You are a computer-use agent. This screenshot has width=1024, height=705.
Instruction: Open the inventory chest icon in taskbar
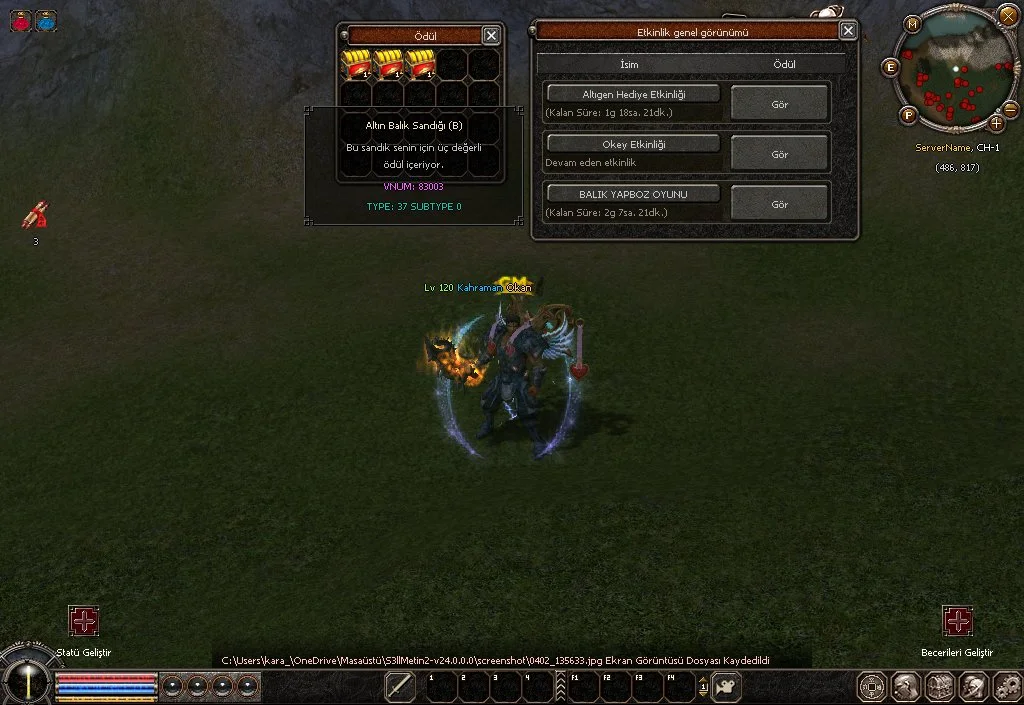[939, 686]
